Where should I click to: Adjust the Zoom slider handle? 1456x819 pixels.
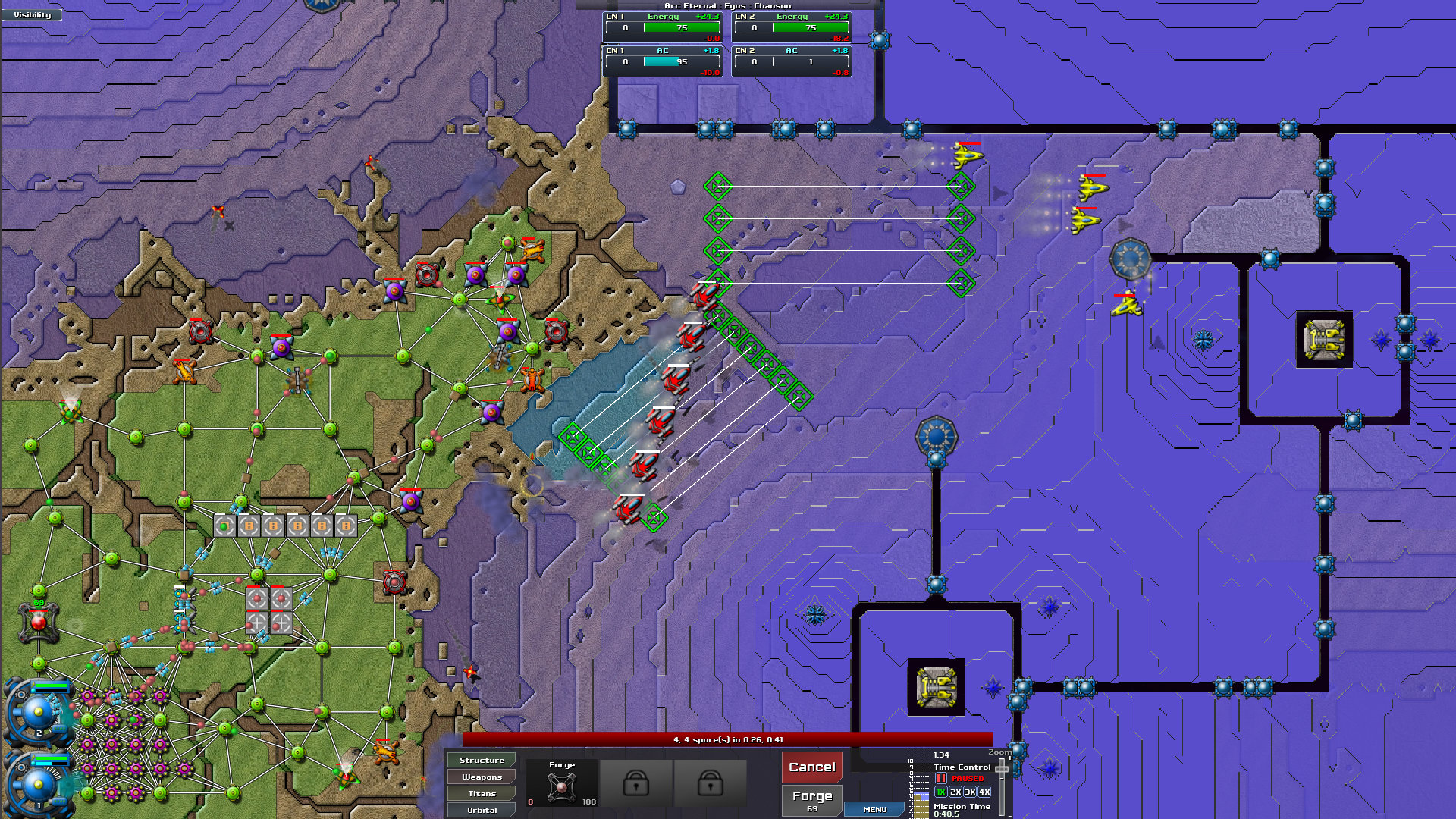click(x=1001, y=769)
